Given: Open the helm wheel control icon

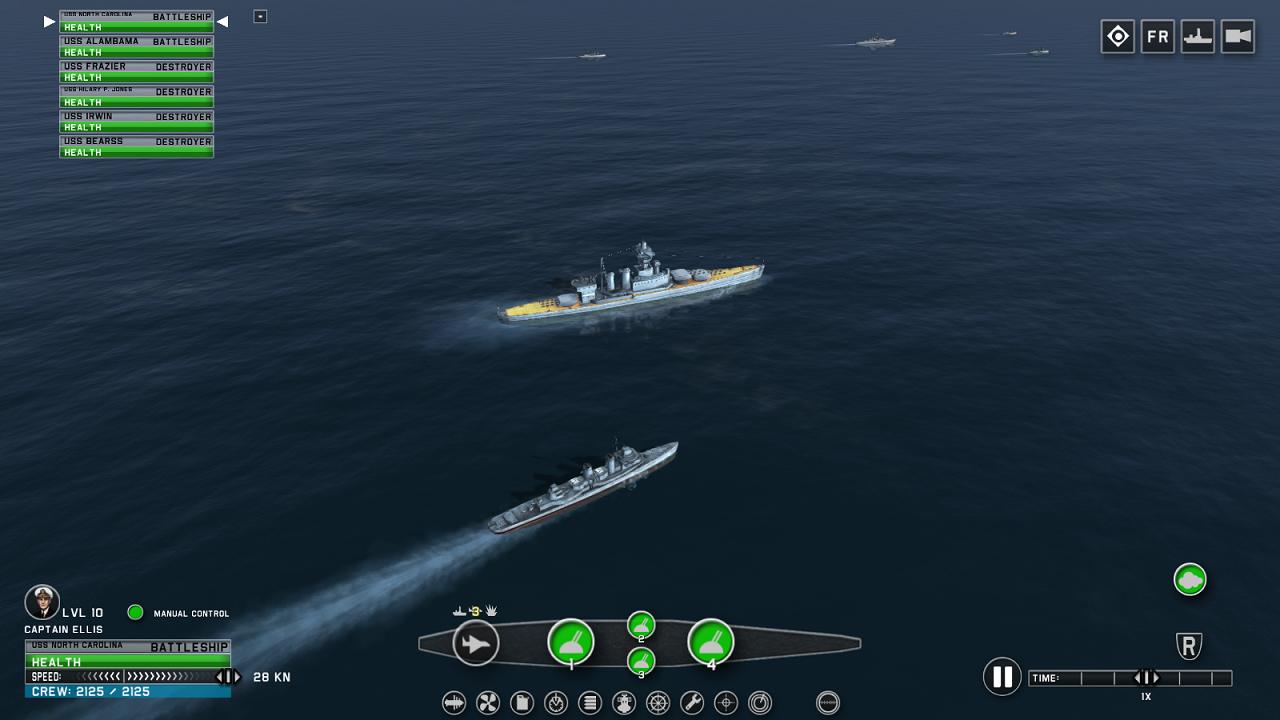Looking at the screenshot, I should [x=658, y=703].
